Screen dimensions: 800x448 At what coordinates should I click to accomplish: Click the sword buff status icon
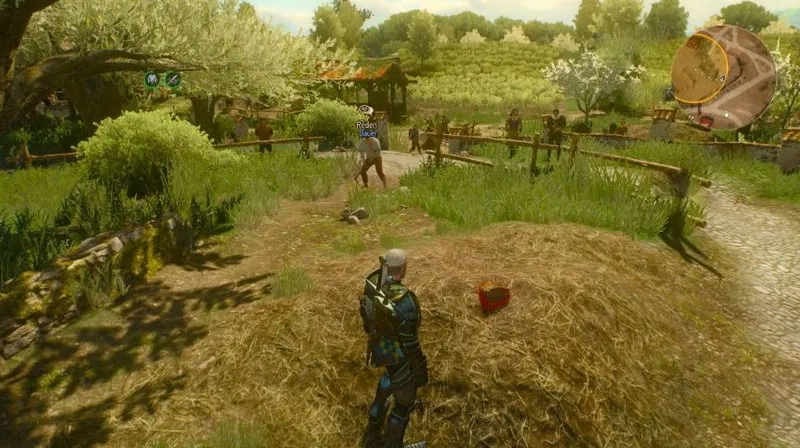tap(173, 80)
